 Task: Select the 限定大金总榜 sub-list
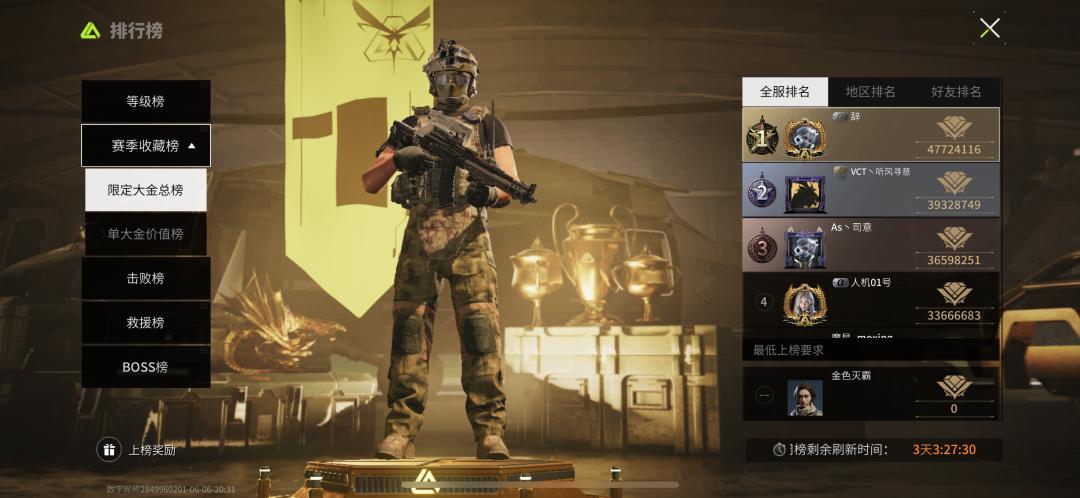pos(146,189)
